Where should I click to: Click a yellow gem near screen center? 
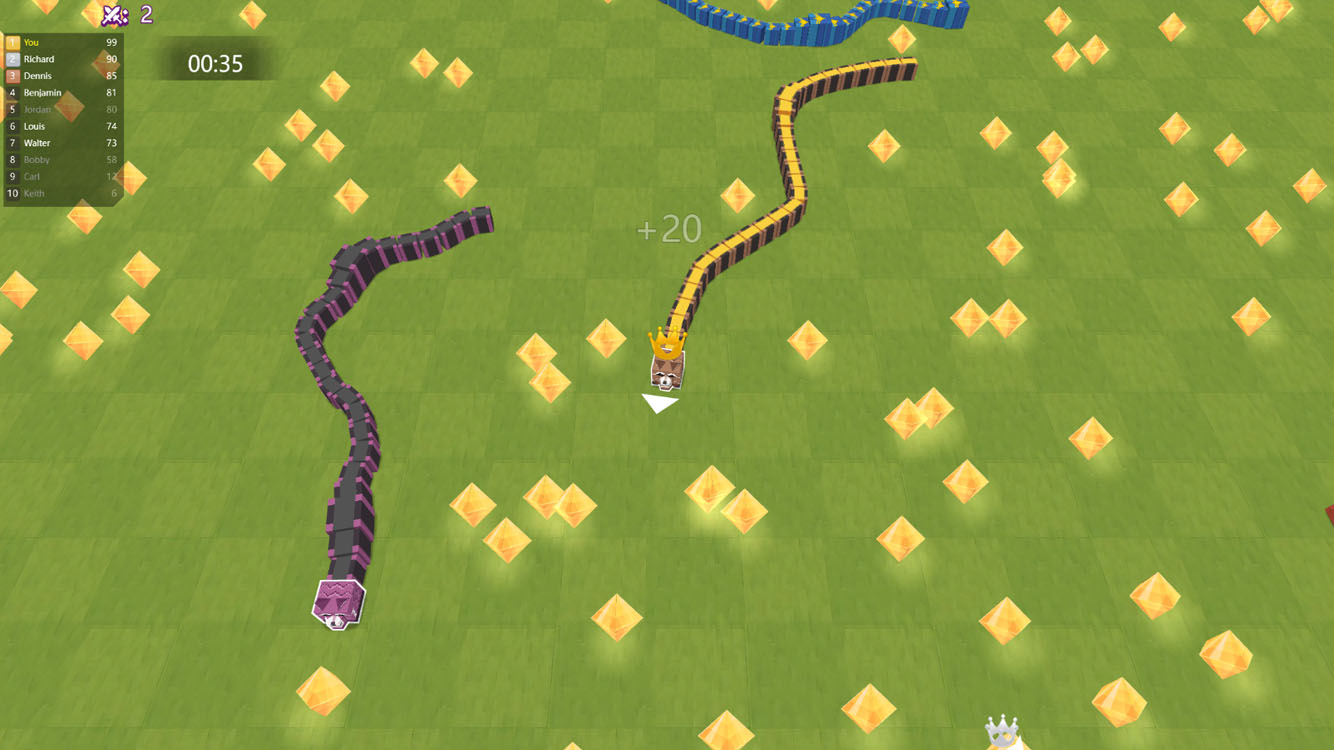(608, 340)
